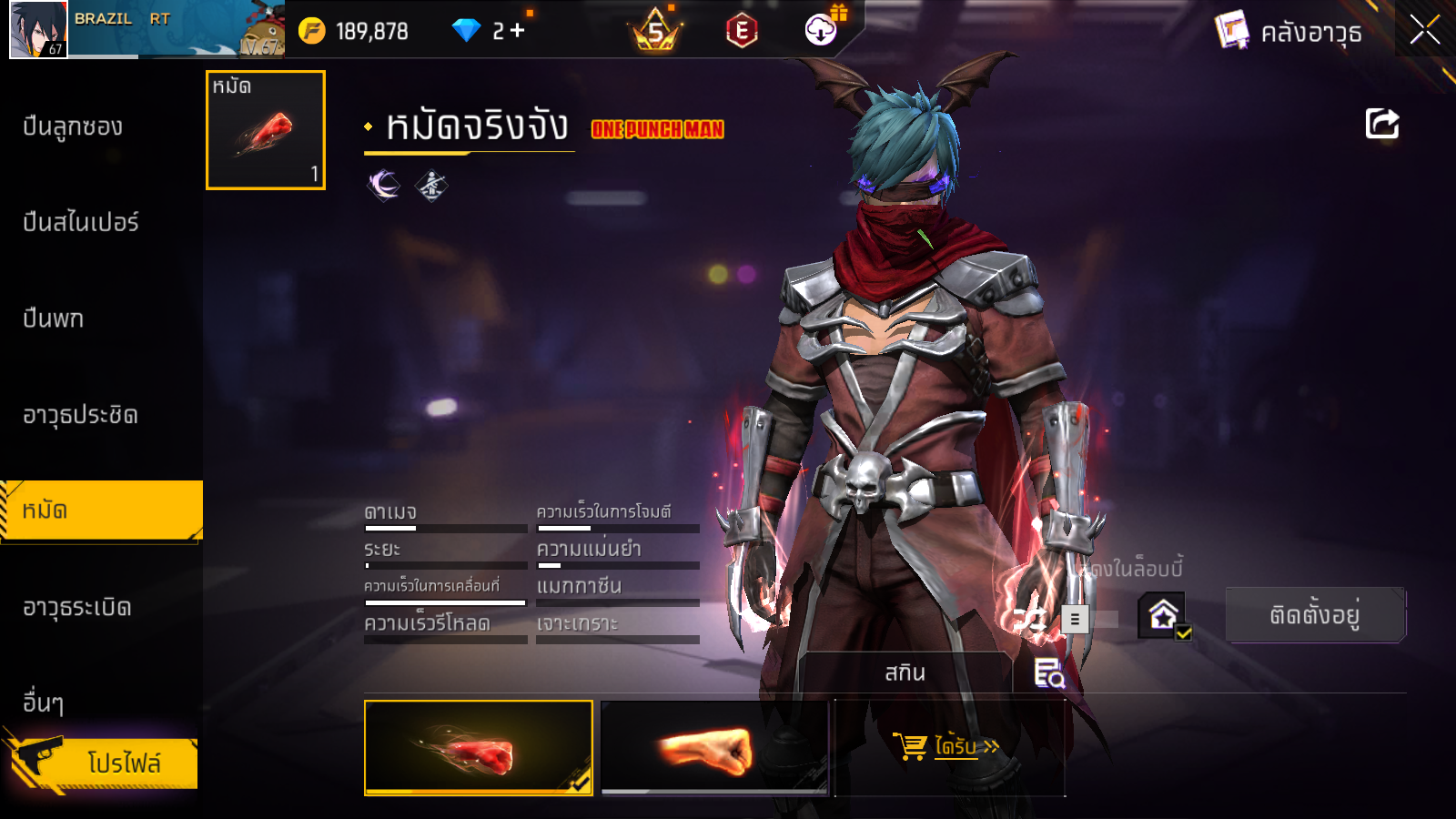
Task: Show the grenade weapons category
Action: click(76, 607)
